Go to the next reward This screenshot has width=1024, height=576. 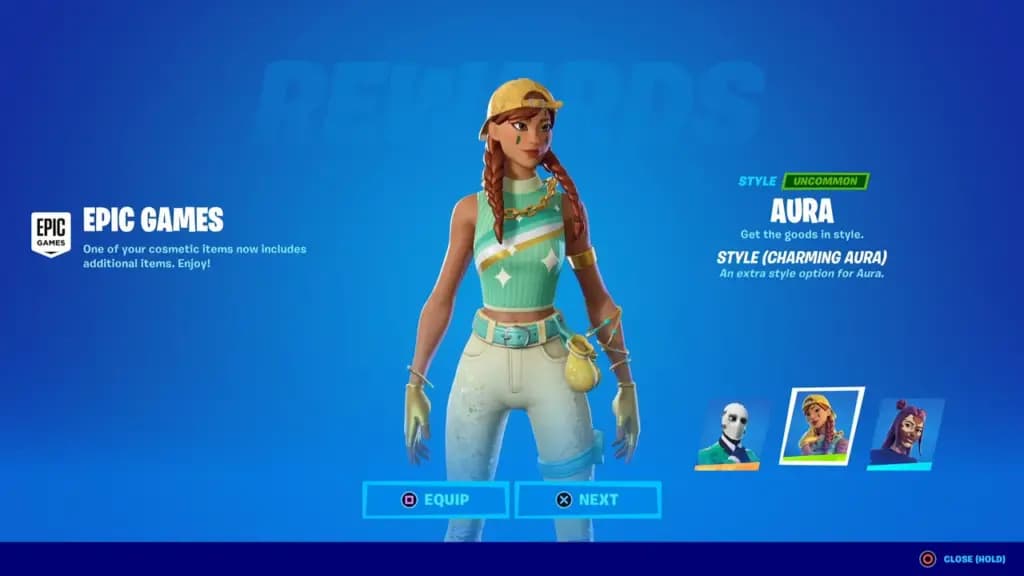588,499
